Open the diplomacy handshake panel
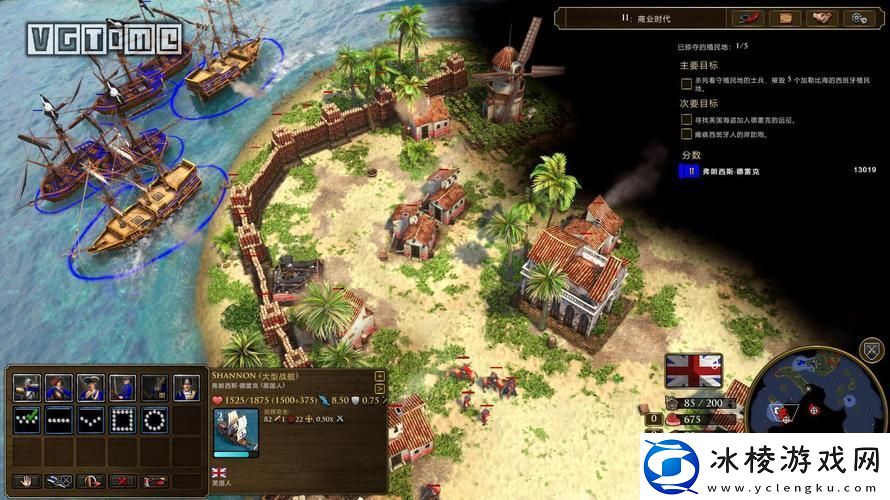890x500 pixels. click(x=820, y=18)
